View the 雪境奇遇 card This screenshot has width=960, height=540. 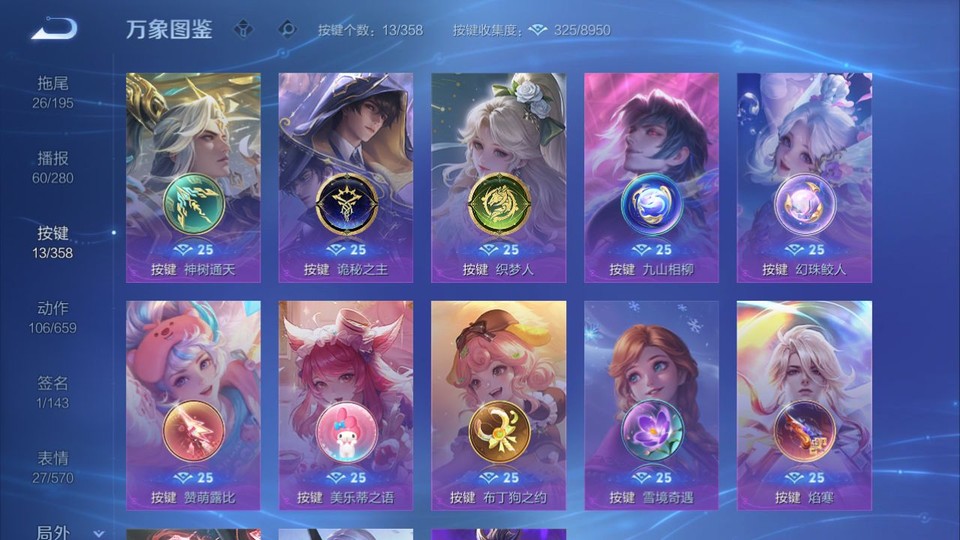coord(651,405)
